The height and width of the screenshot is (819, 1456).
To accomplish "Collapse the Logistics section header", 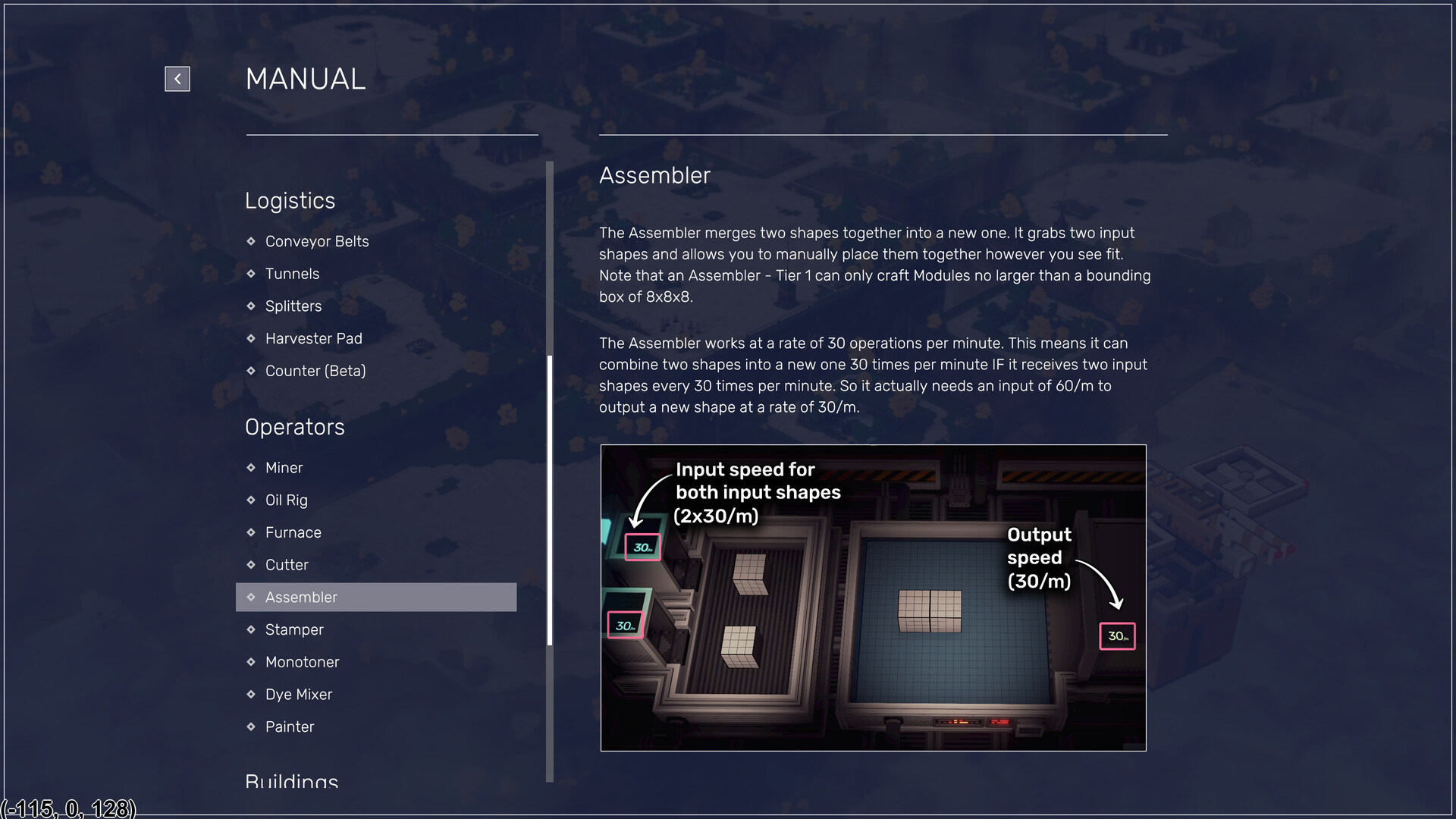I will coord(290,201).
